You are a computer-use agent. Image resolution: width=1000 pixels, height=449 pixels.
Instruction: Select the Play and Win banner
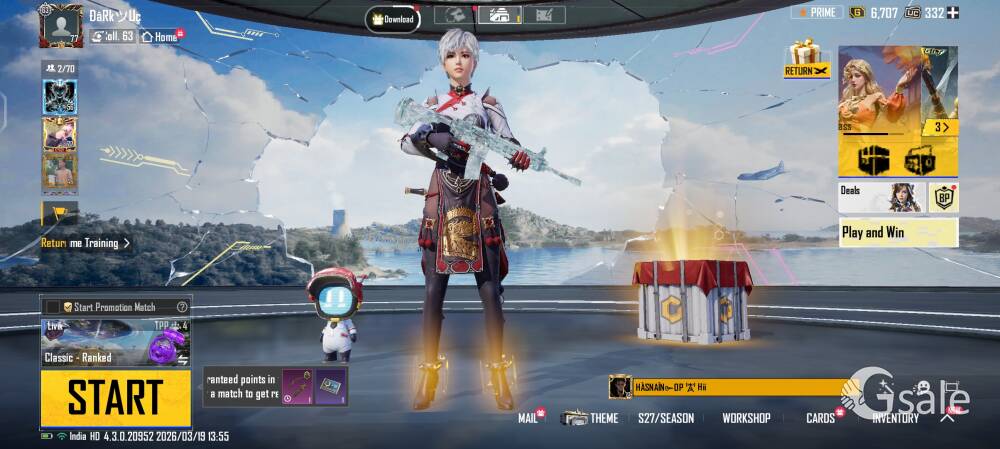(x=898, y=232)
